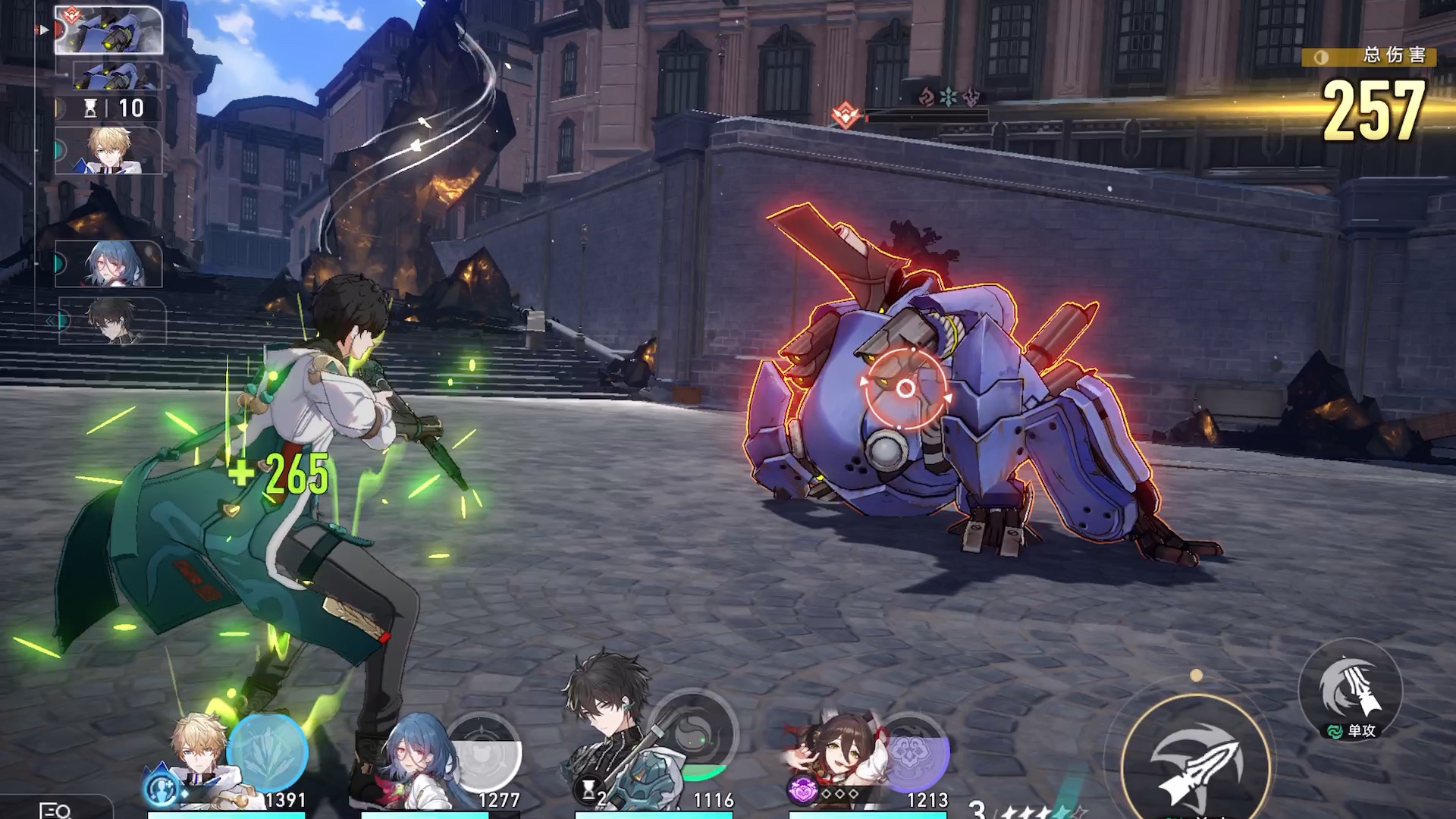The width and height of the screenshot is (1456, 819).
Task: View the dark-haired character in turn order
Action: pyautogui.click(x=112, y=320)
